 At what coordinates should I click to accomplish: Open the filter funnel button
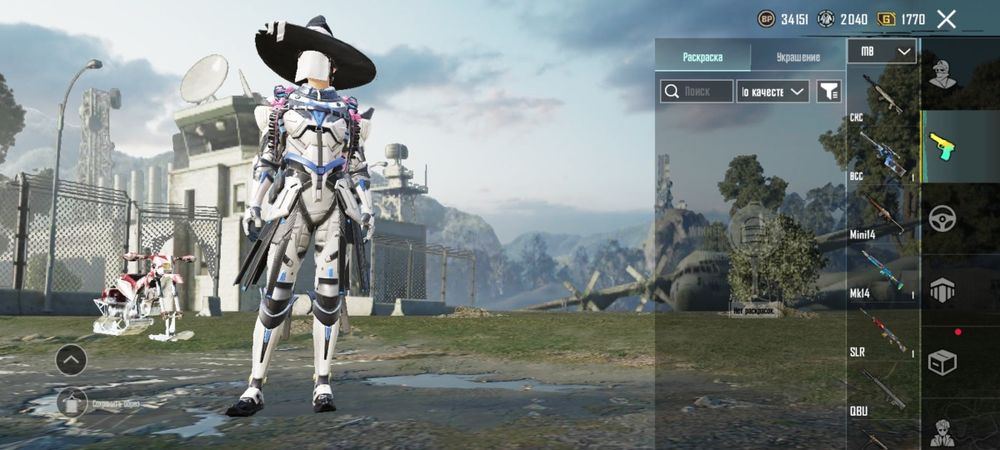tap(829, 92)
